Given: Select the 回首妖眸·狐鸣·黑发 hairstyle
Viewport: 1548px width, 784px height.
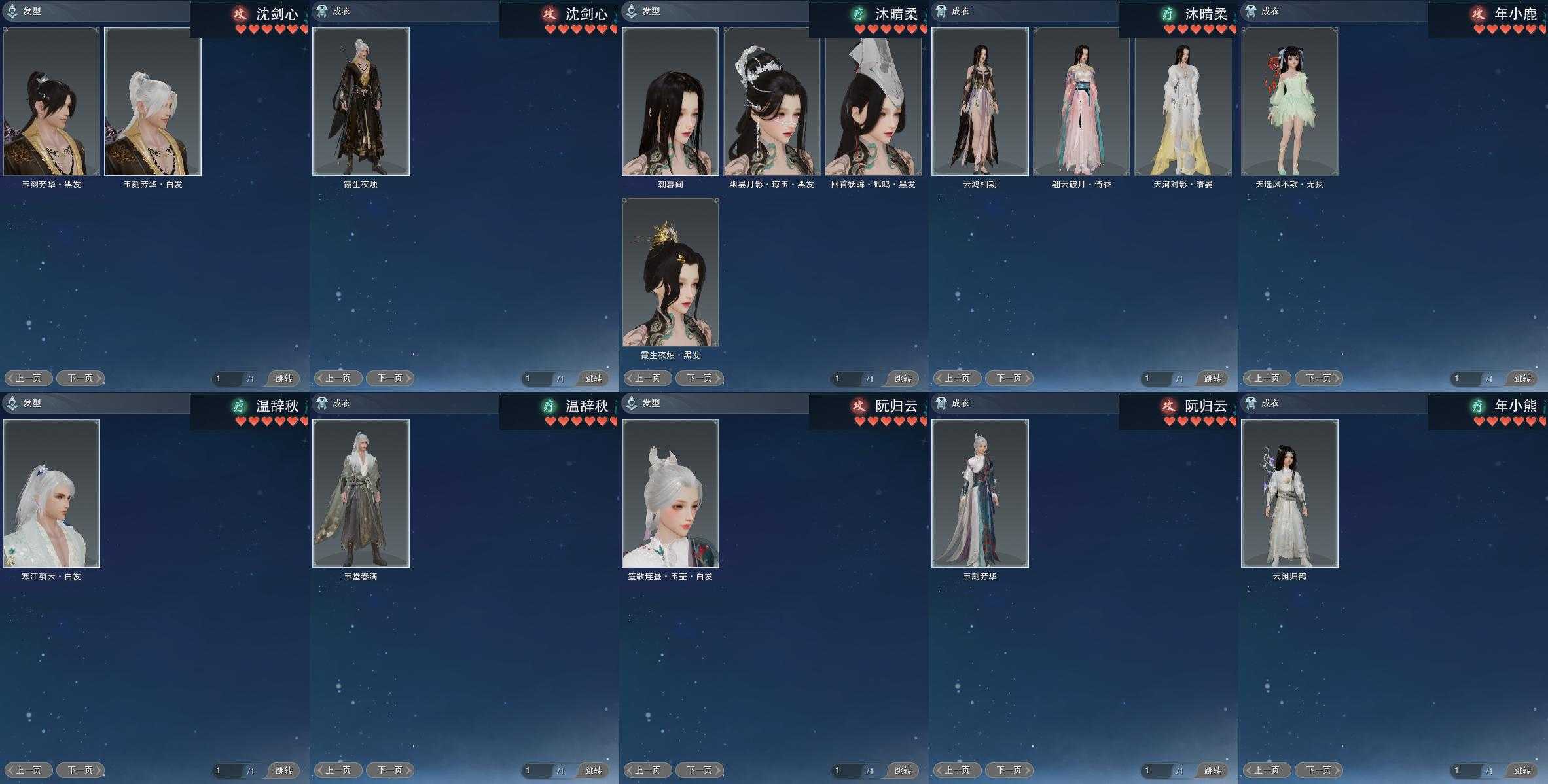Looking at the screenshot, I should pos(873,101).
